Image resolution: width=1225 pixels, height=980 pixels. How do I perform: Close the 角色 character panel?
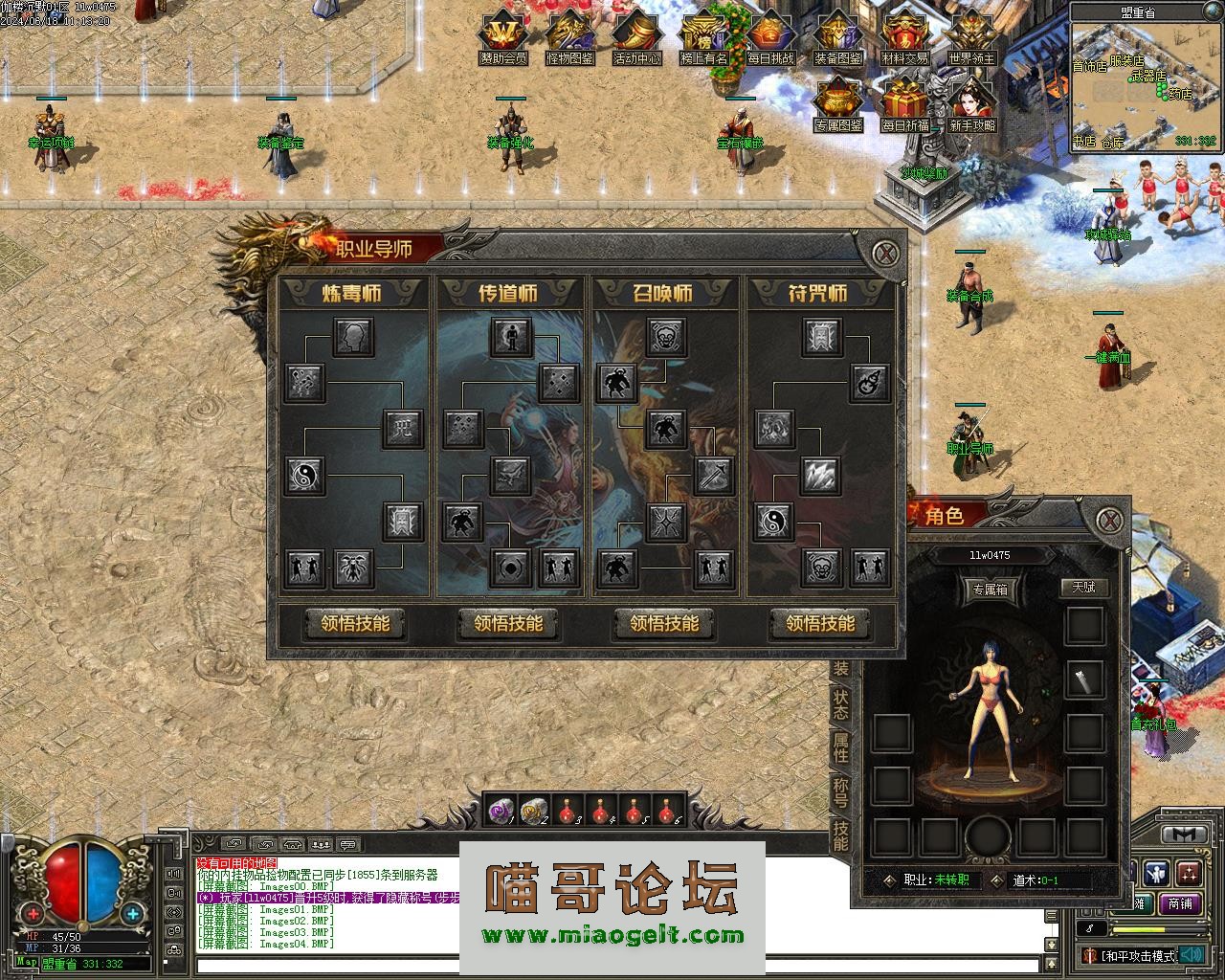(1109, 520)
